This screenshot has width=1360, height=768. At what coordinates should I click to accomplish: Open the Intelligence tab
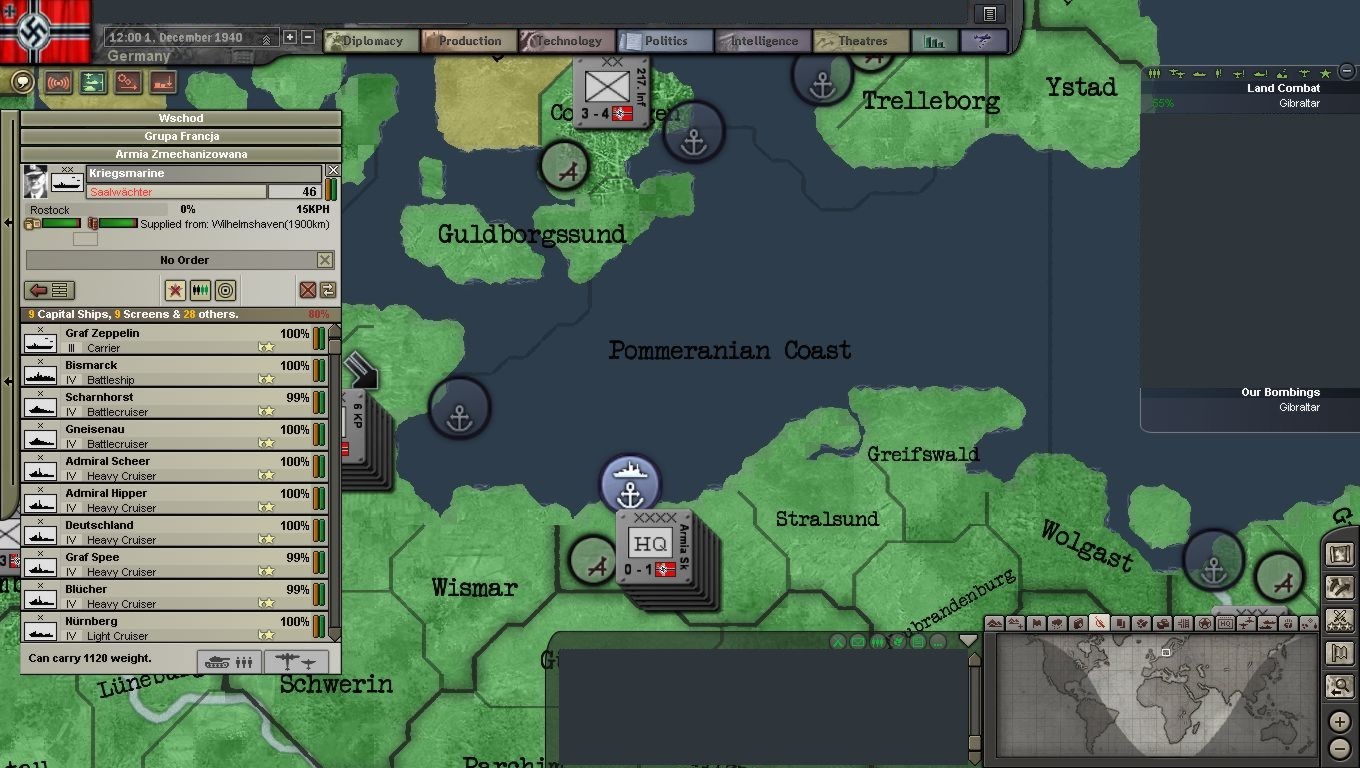click(x=758, y=41)
